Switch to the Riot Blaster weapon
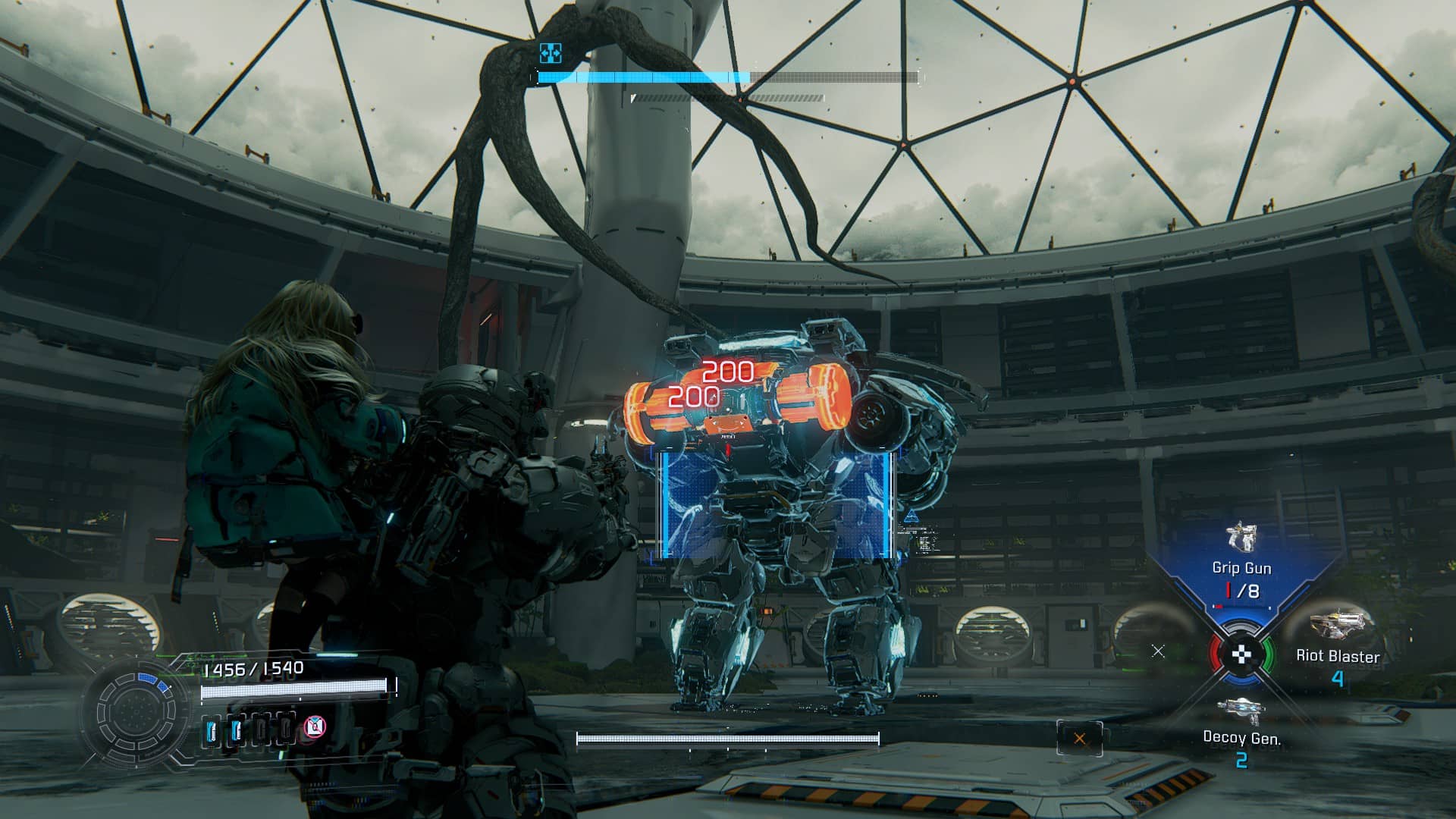Viewport: 1456px width, 819px height. coord(1337,645)
